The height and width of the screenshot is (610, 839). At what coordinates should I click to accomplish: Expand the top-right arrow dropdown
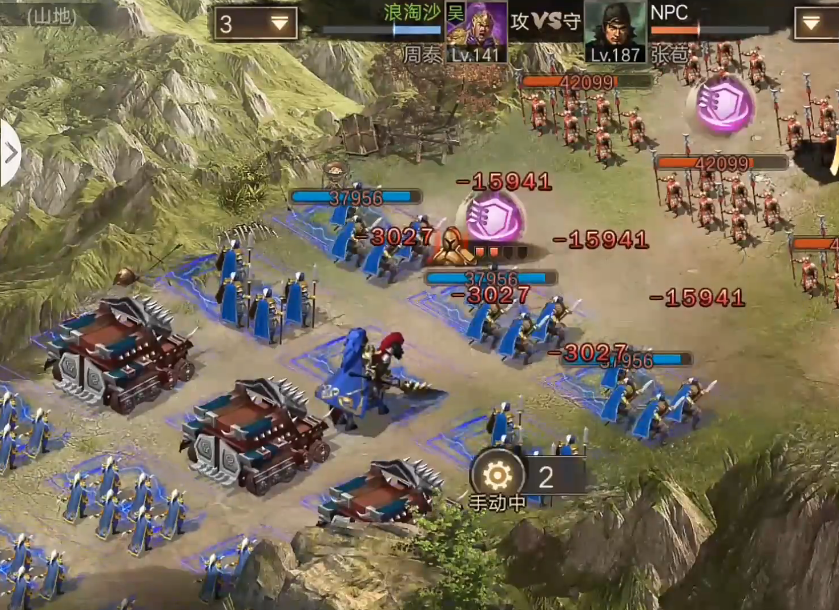point(816,23)
